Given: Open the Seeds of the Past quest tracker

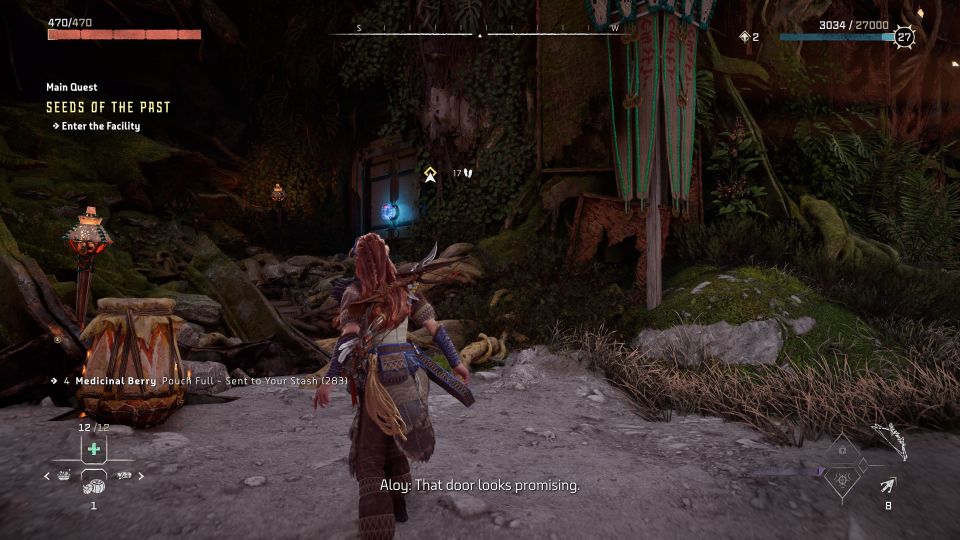Looking at the screenshot, I should coord(108,107).
